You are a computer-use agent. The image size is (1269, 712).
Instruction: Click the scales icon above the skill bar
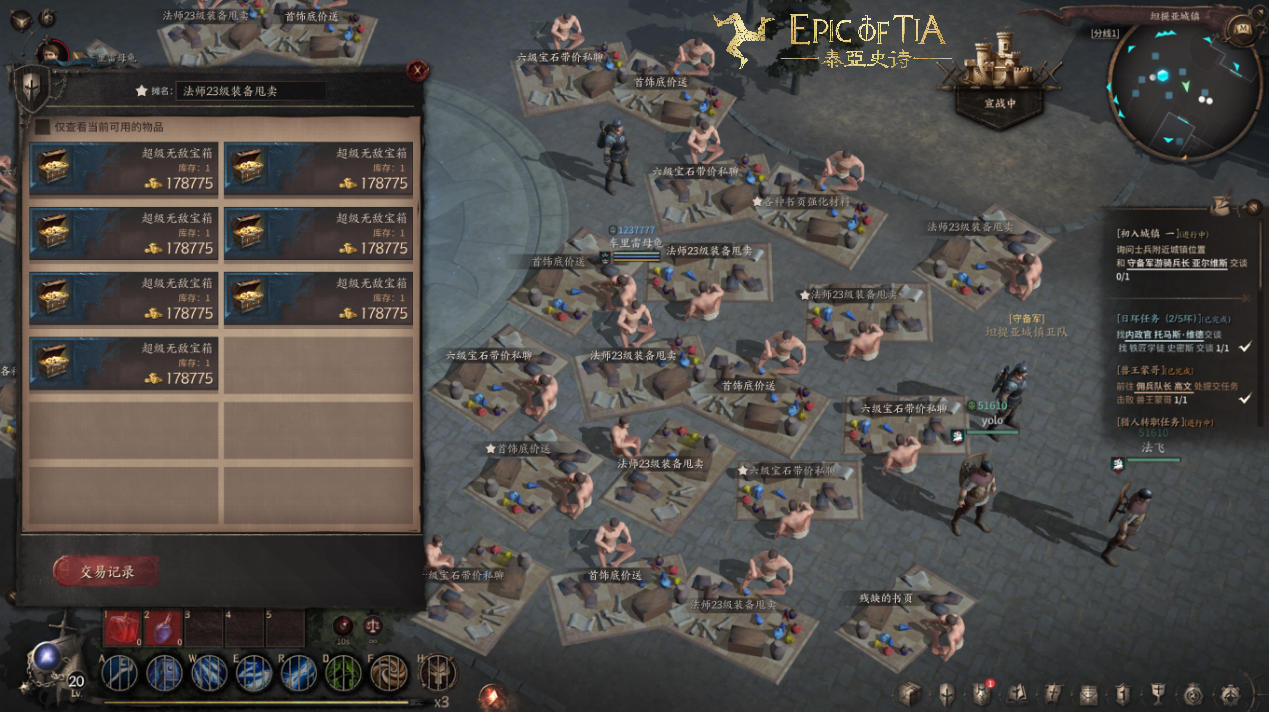point(374,626)
